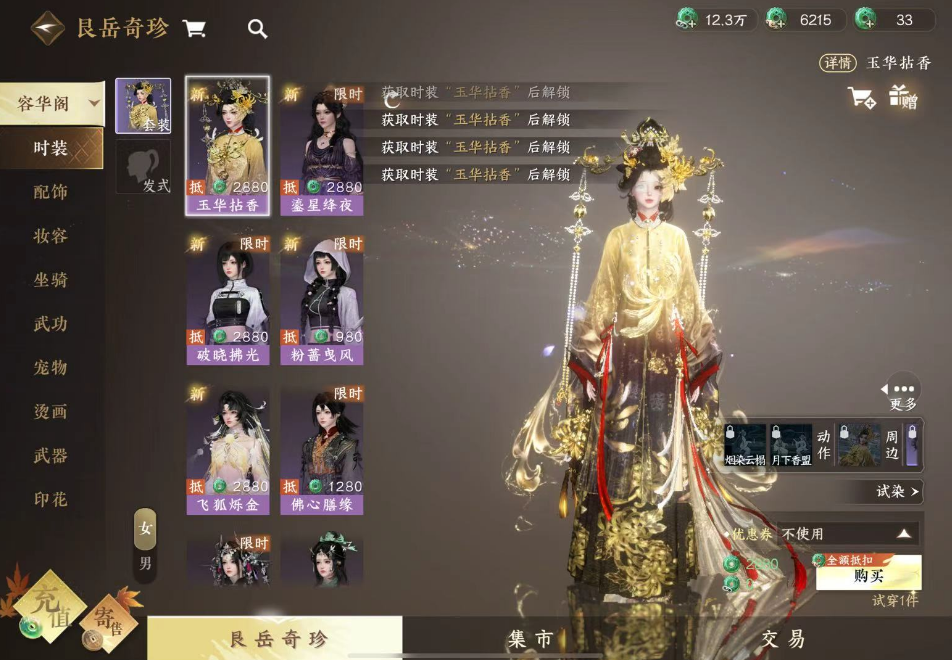
Task: Choose the 破晓拂光 outfit card
Action: [228, 298]
